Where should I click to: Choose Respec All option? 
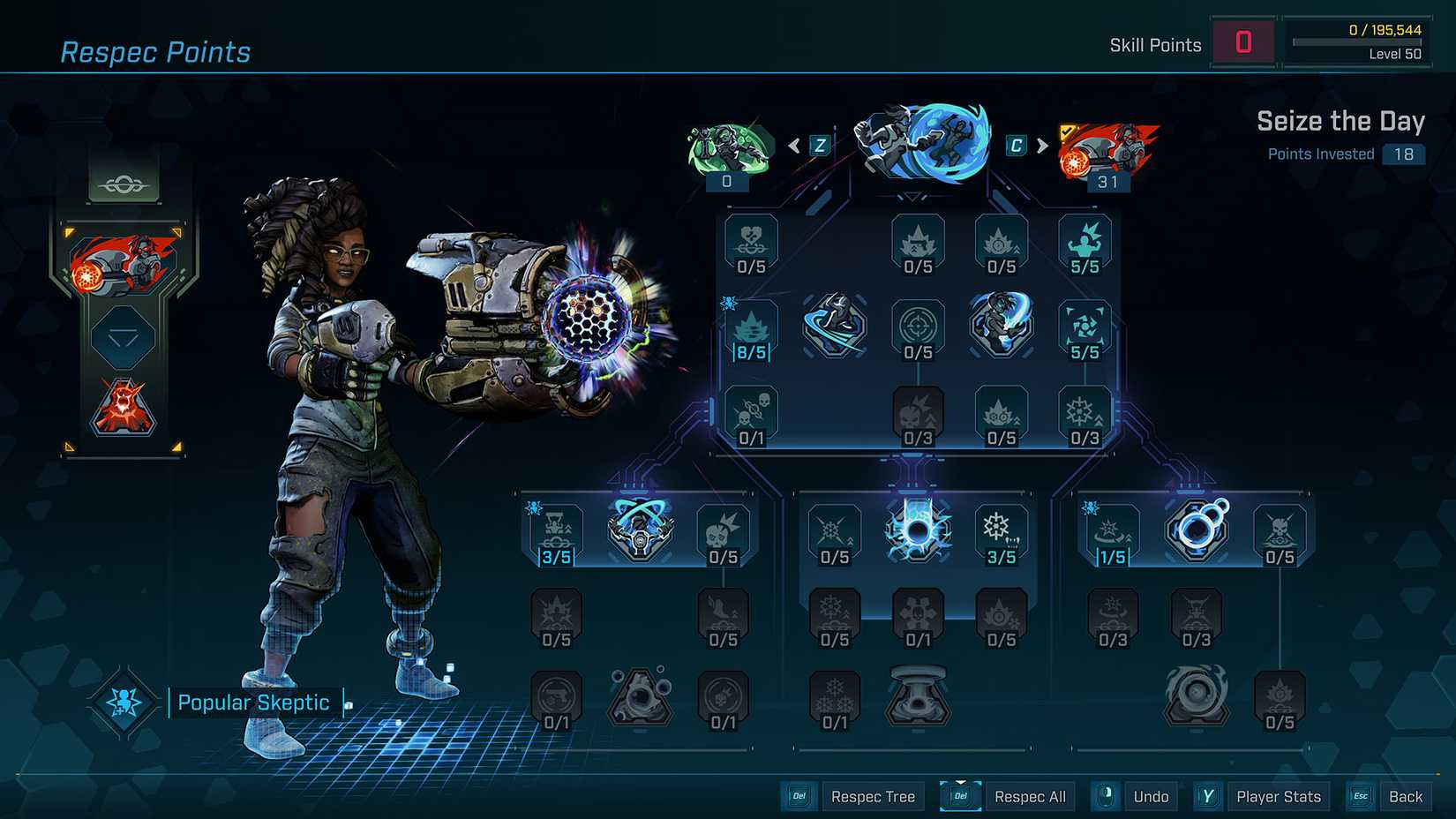(1029, 797)
